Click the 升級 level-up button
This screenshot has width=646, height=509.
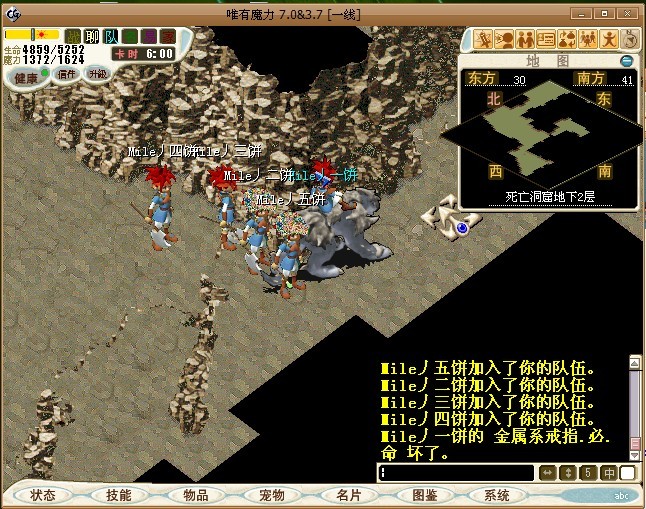point(97,73)
